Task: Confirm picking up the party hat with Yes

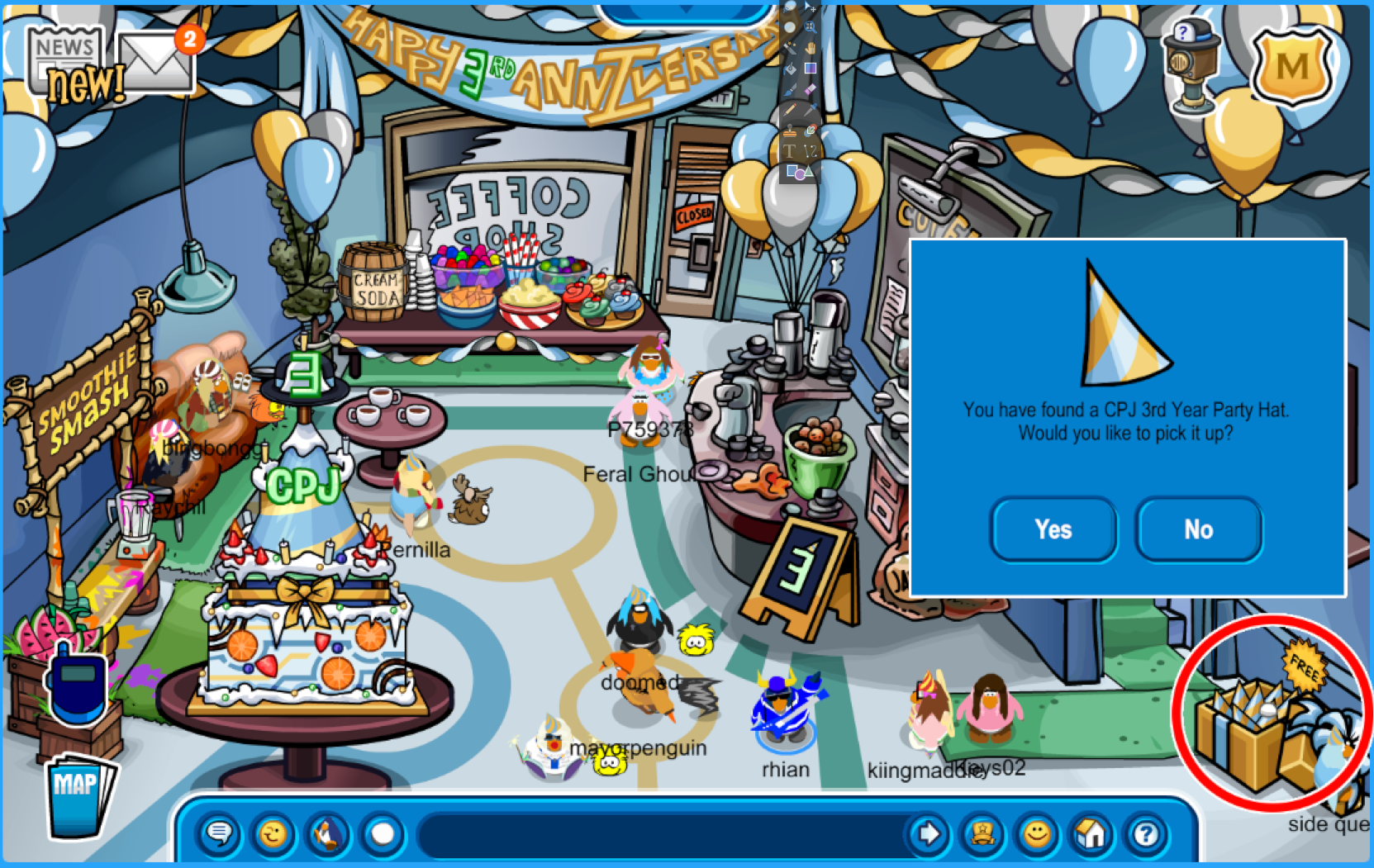Action: click(1053, 529)
